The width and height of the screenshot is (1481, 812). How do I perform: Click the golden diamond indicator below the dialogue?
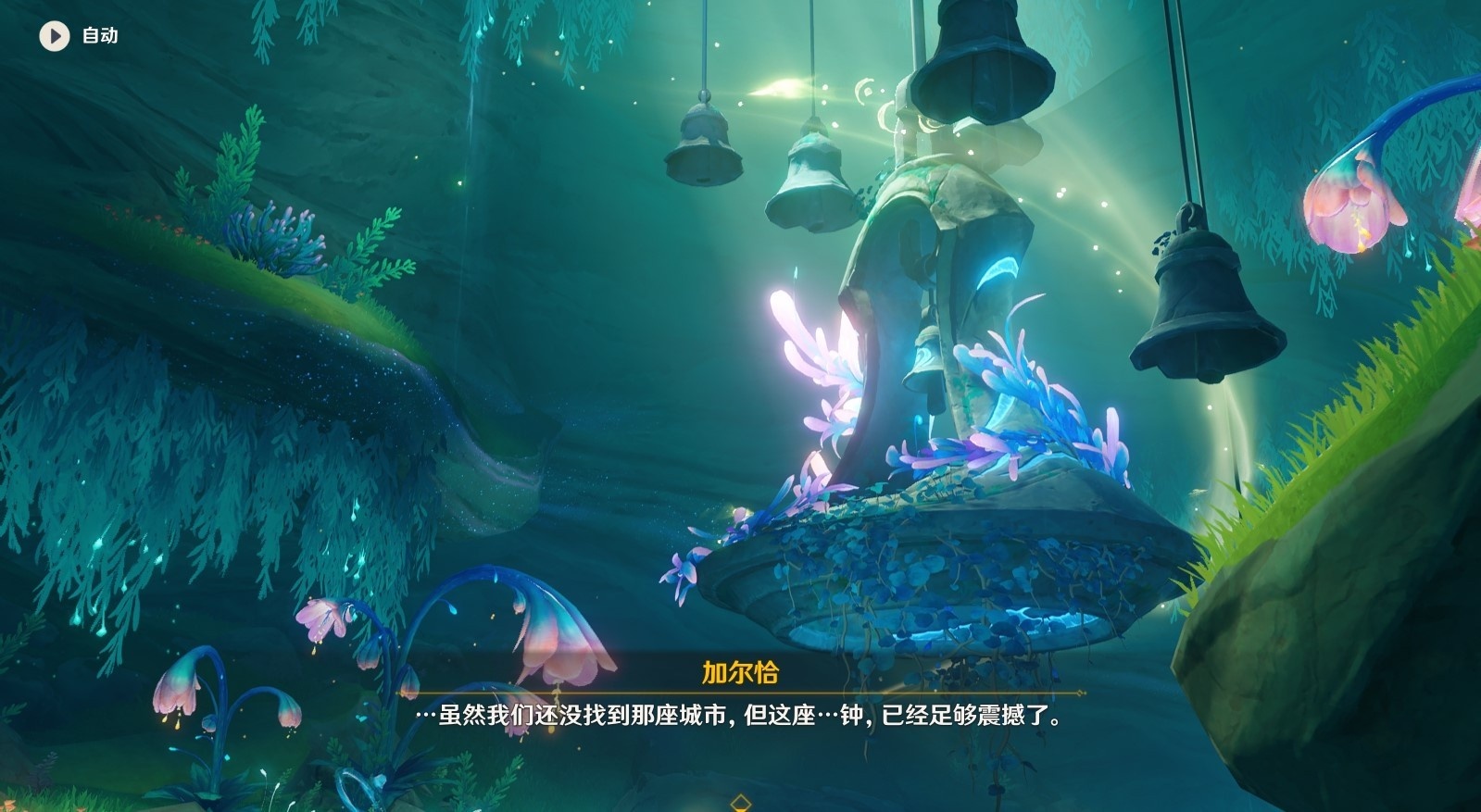click(741, 805)
